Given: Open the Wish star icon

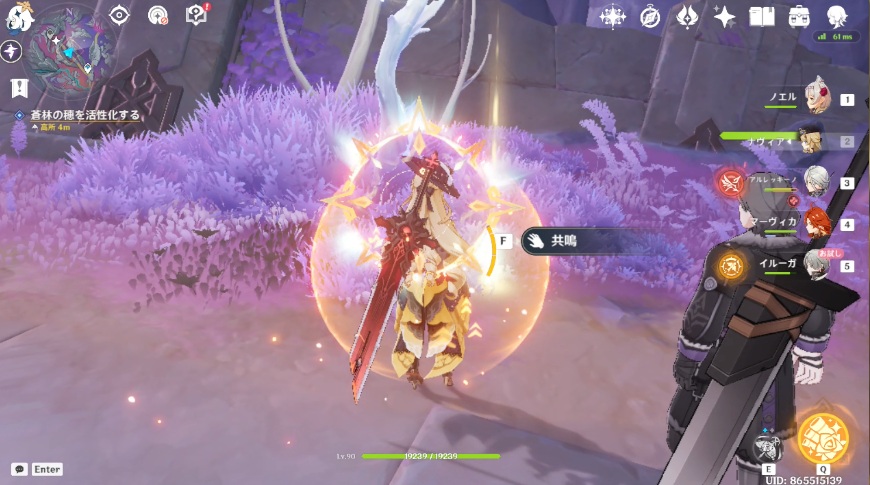Looking at the screenshot, I should [612, 16].
